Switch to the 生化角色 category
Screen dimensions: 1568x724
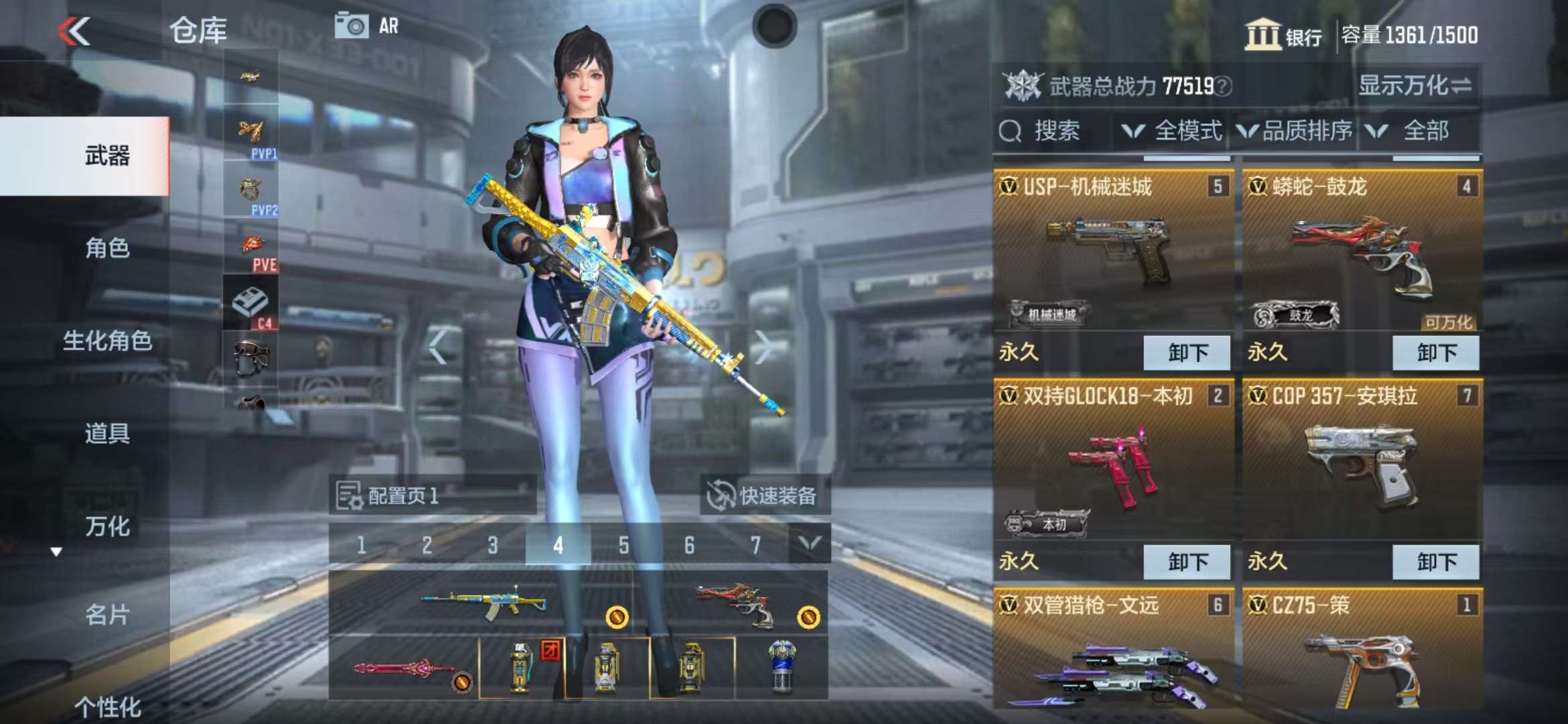(107, 341)
